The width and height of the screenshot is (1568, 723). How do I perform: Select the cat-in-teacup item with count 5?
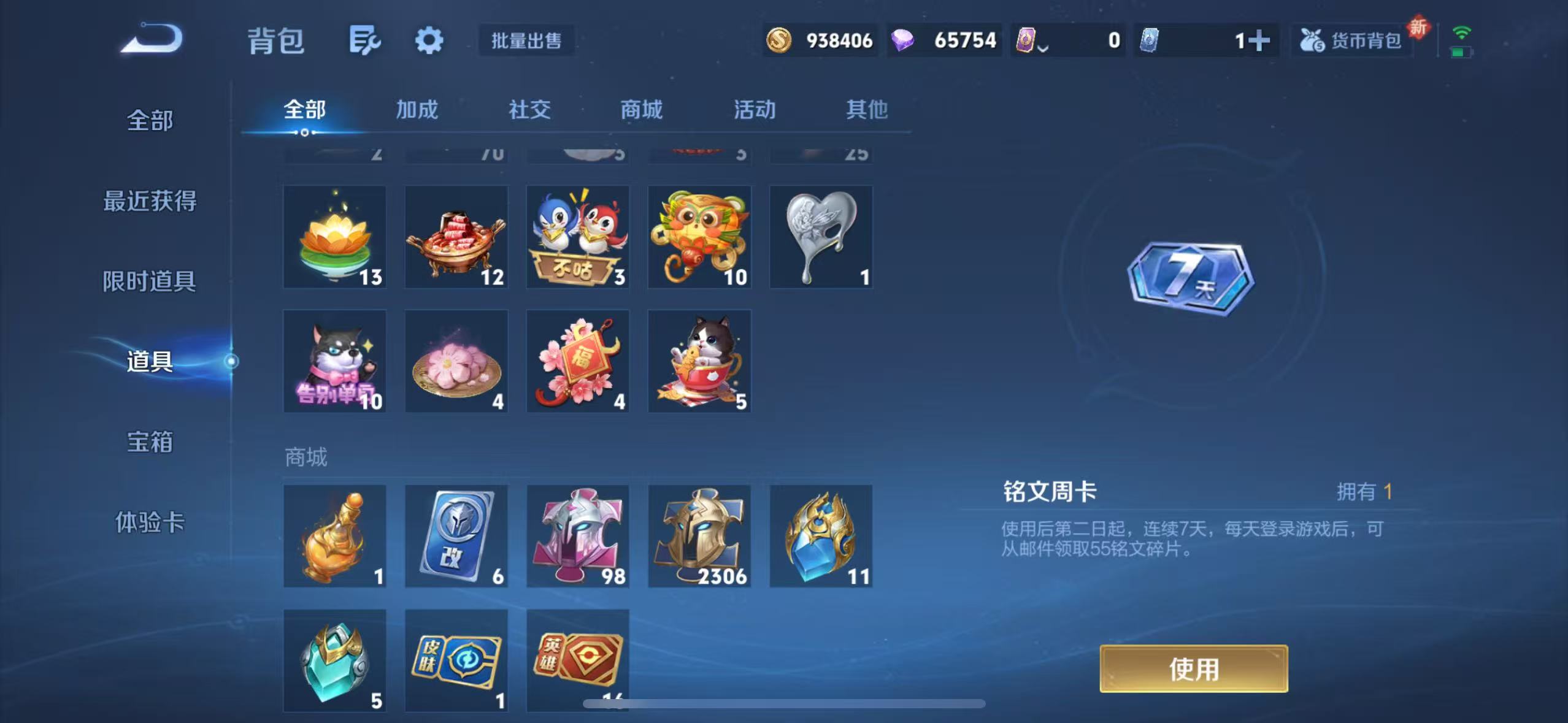(699, 361)
